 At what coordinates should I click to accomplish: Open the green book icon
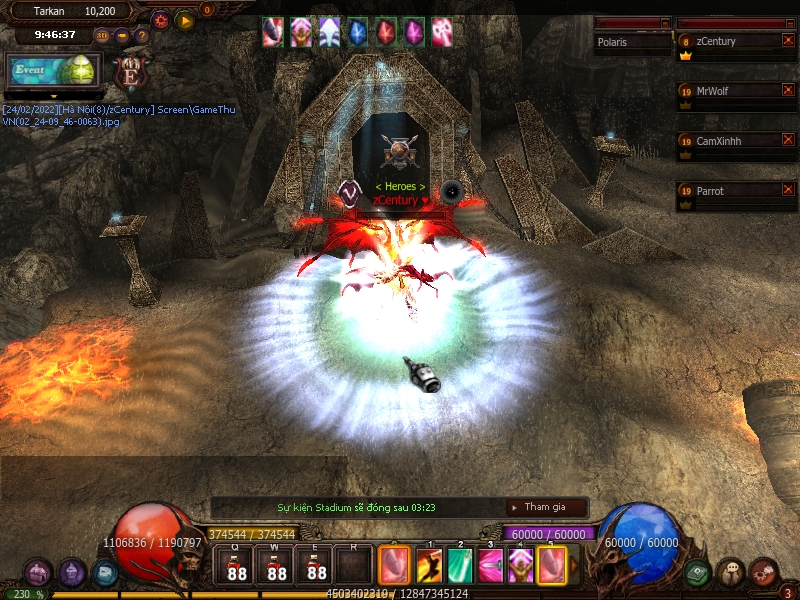(x=698, y=572)
